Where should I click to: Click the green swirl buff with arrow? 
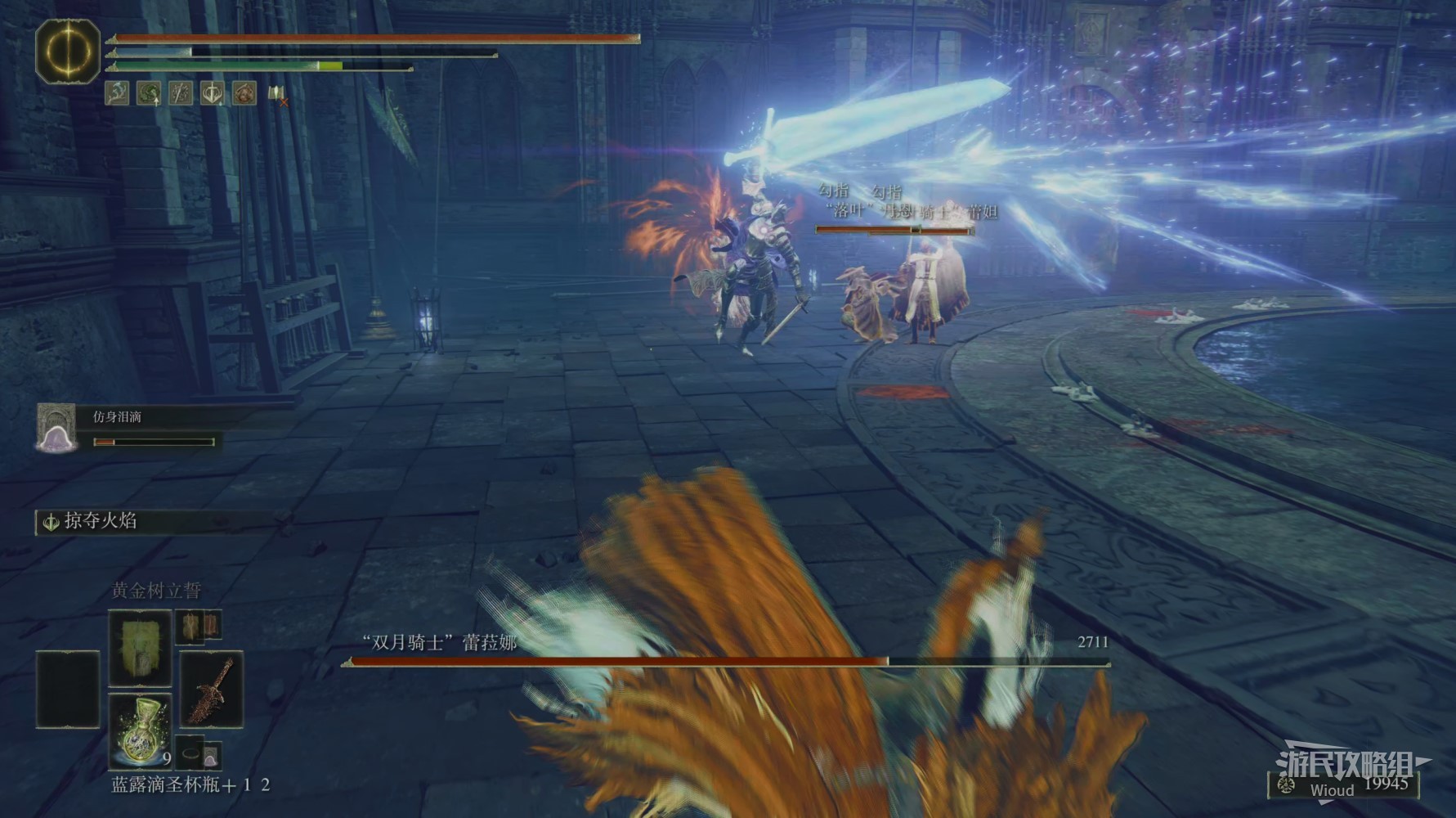[149, 93]
